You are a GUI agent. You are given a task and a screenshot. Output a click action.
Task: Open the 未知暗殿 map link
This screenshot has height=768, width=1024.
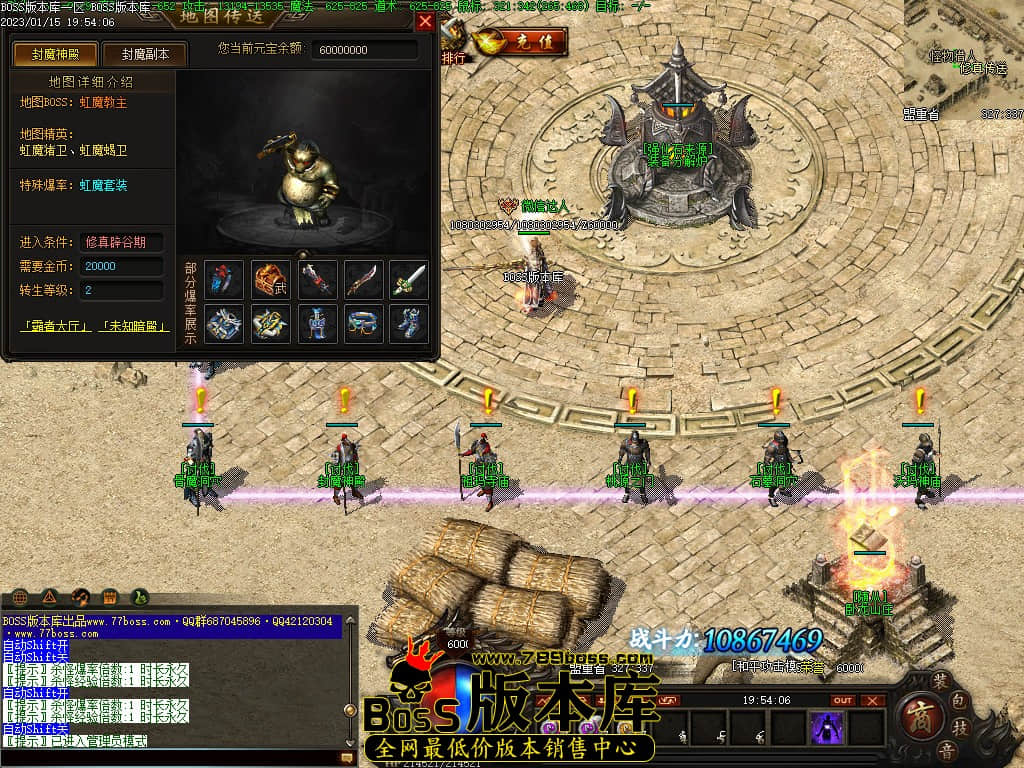pos(133,326)
